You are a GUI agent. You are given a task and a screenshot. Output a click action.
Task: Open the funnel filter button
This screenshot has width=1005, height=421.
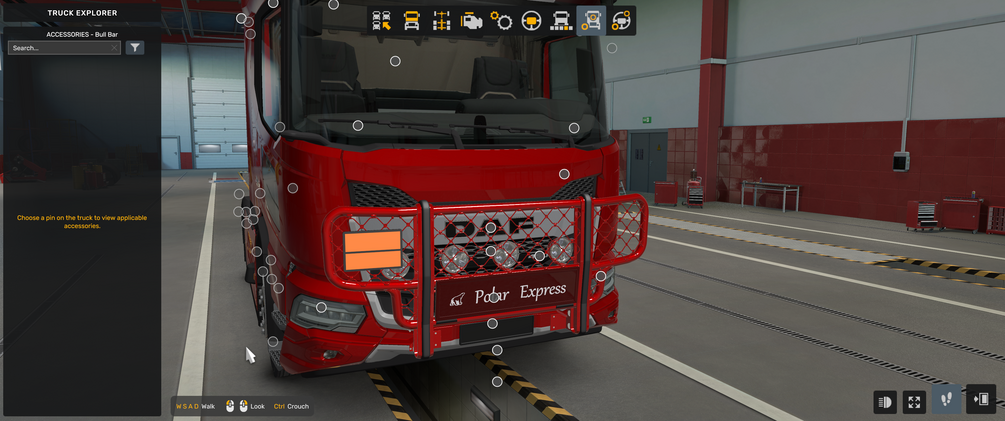tap(135, 47)
